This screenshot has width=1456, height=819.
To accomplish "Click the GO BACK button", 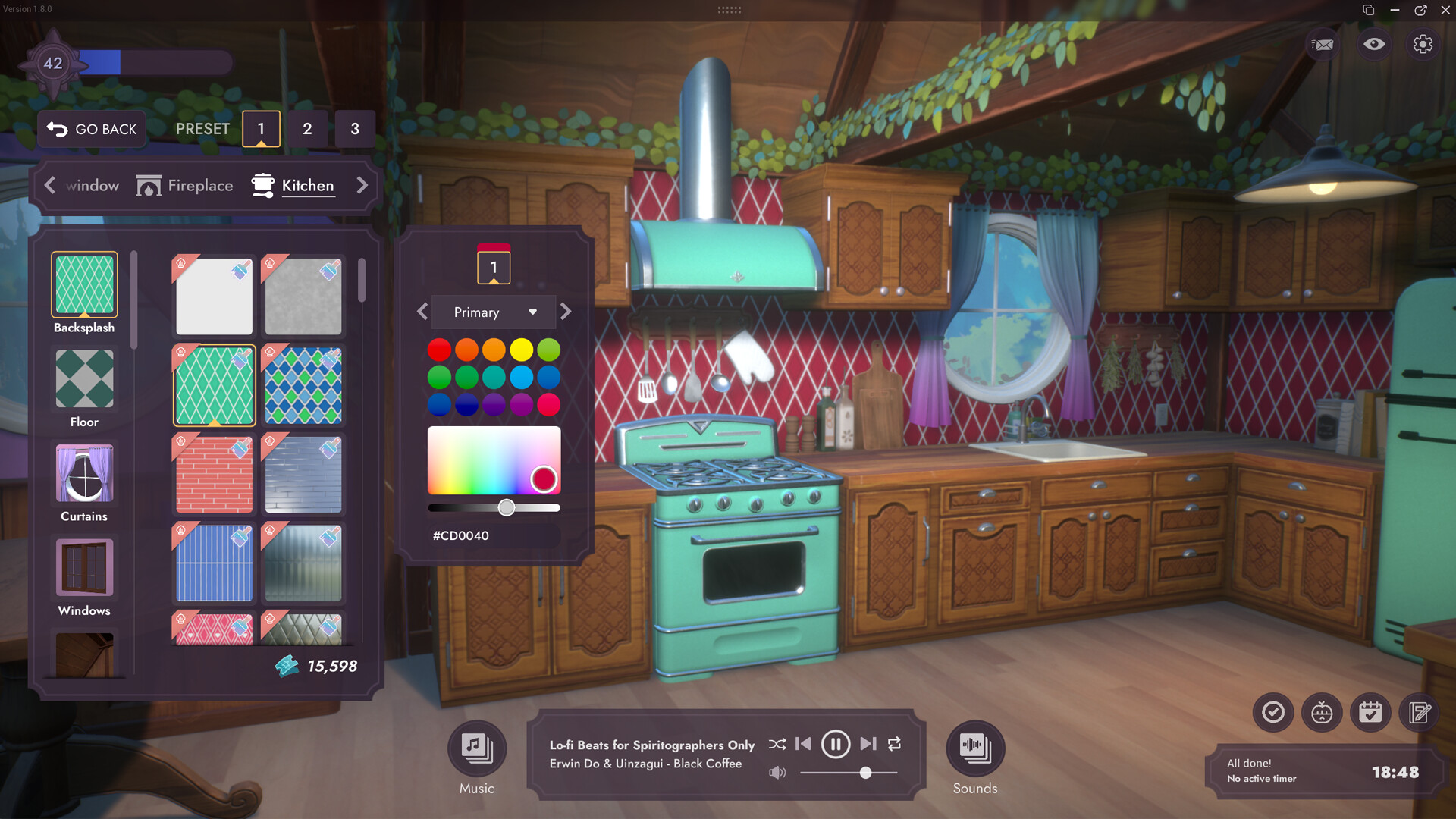I will click(92, 129).
